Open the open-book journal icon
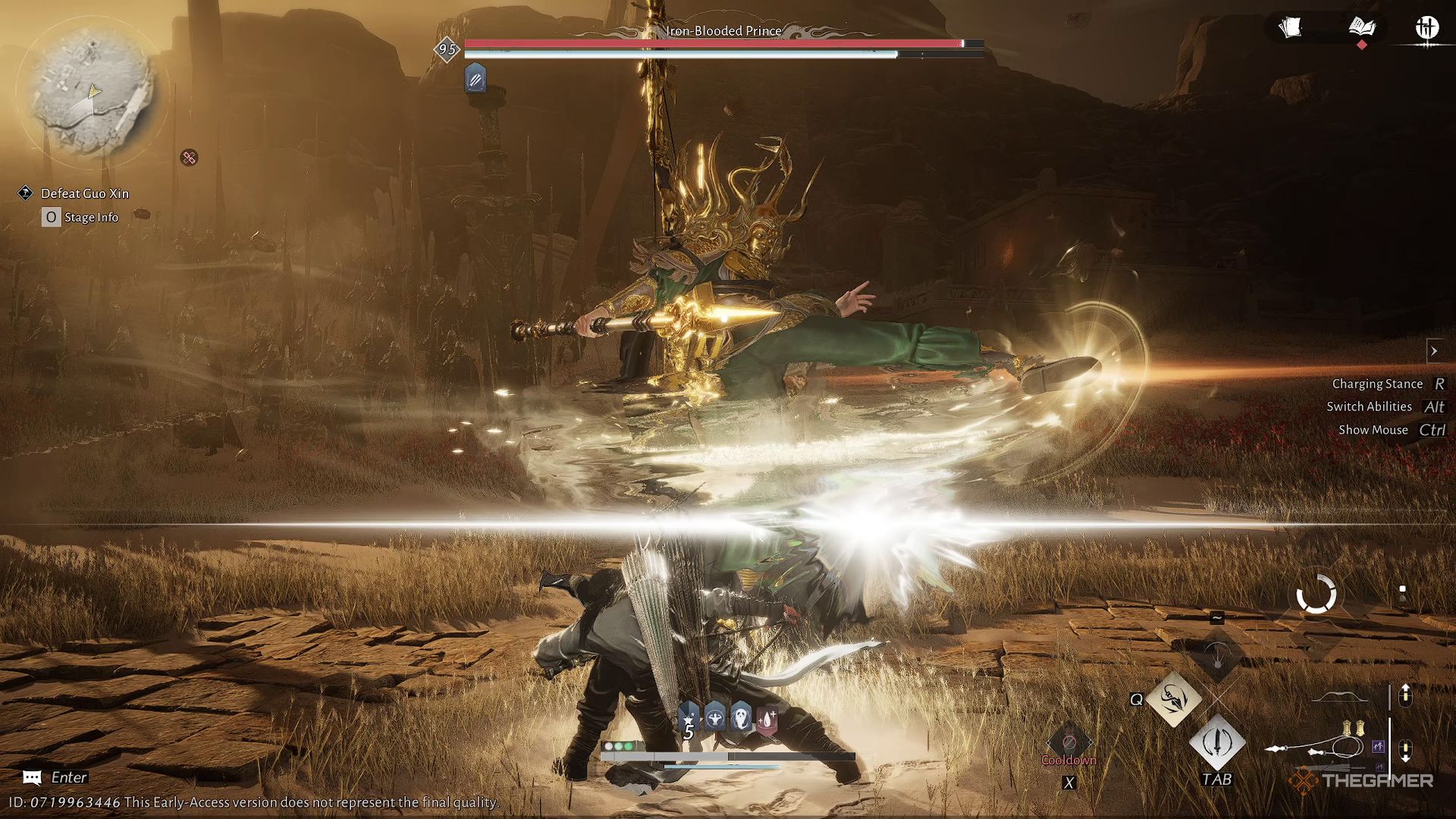 (x=1362, y=28)
